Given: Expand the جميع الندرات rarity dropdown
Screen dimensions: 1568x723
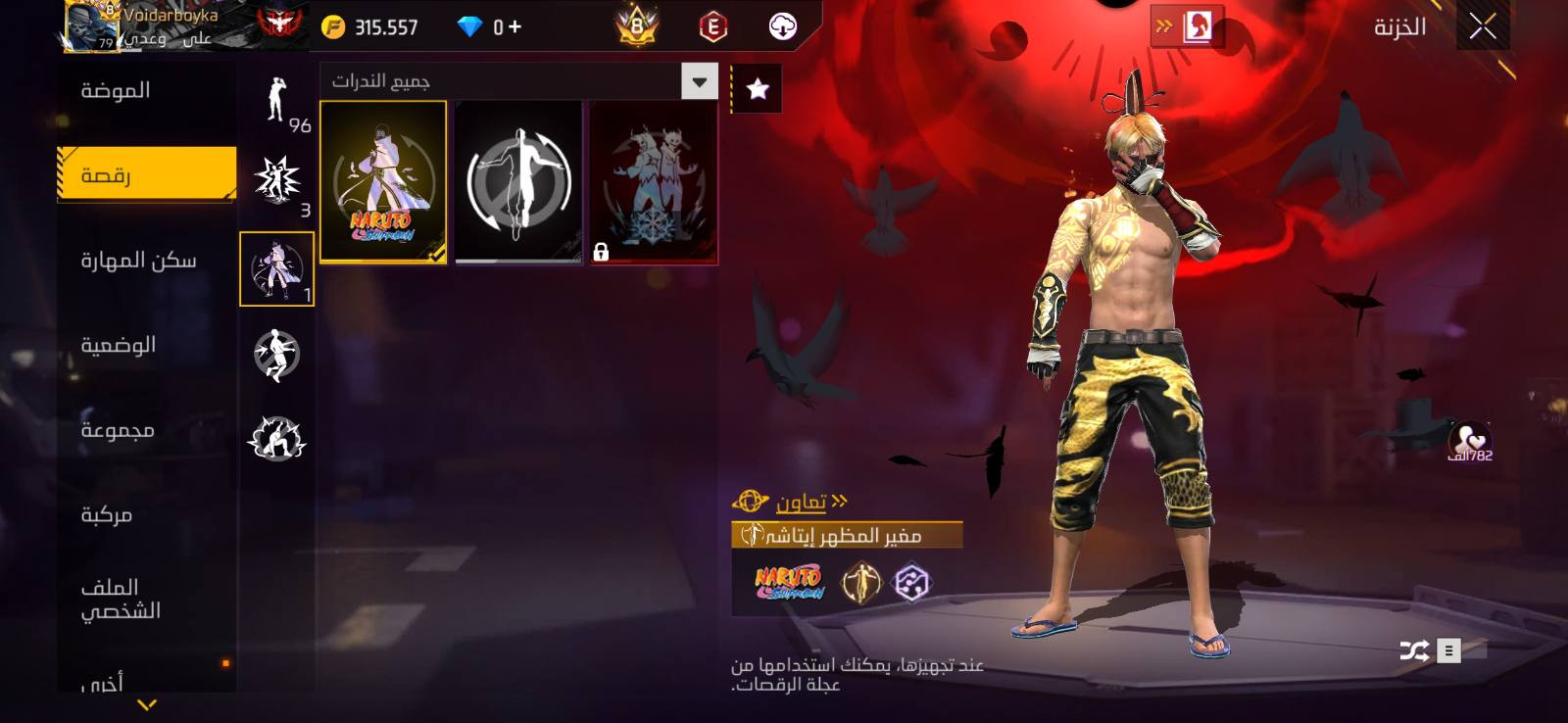Looking at the screenshot, I should 700,81.
